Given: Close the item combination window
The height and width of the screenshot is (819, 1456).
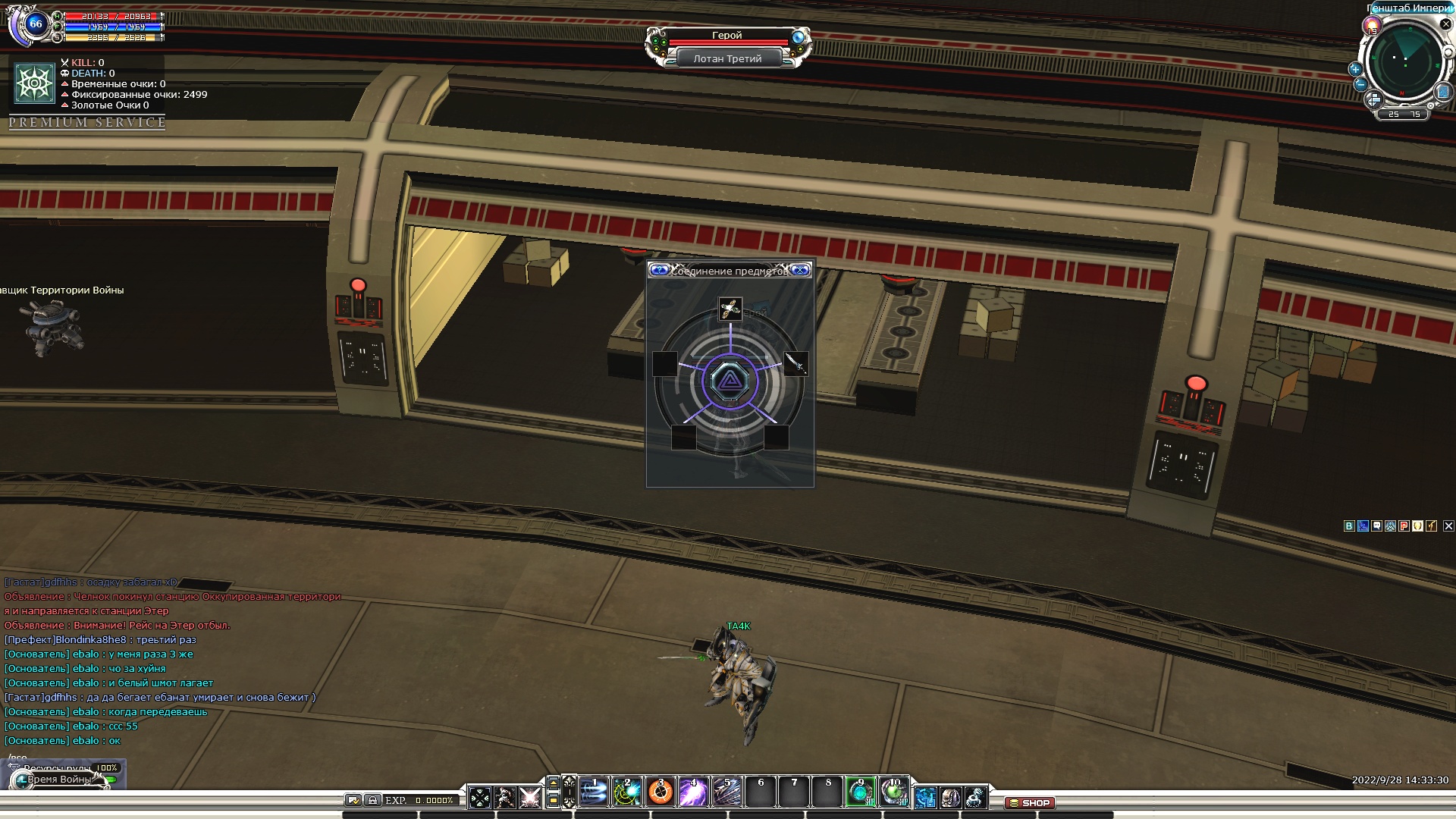Looking at the screenshot, I should click(800, 270).
